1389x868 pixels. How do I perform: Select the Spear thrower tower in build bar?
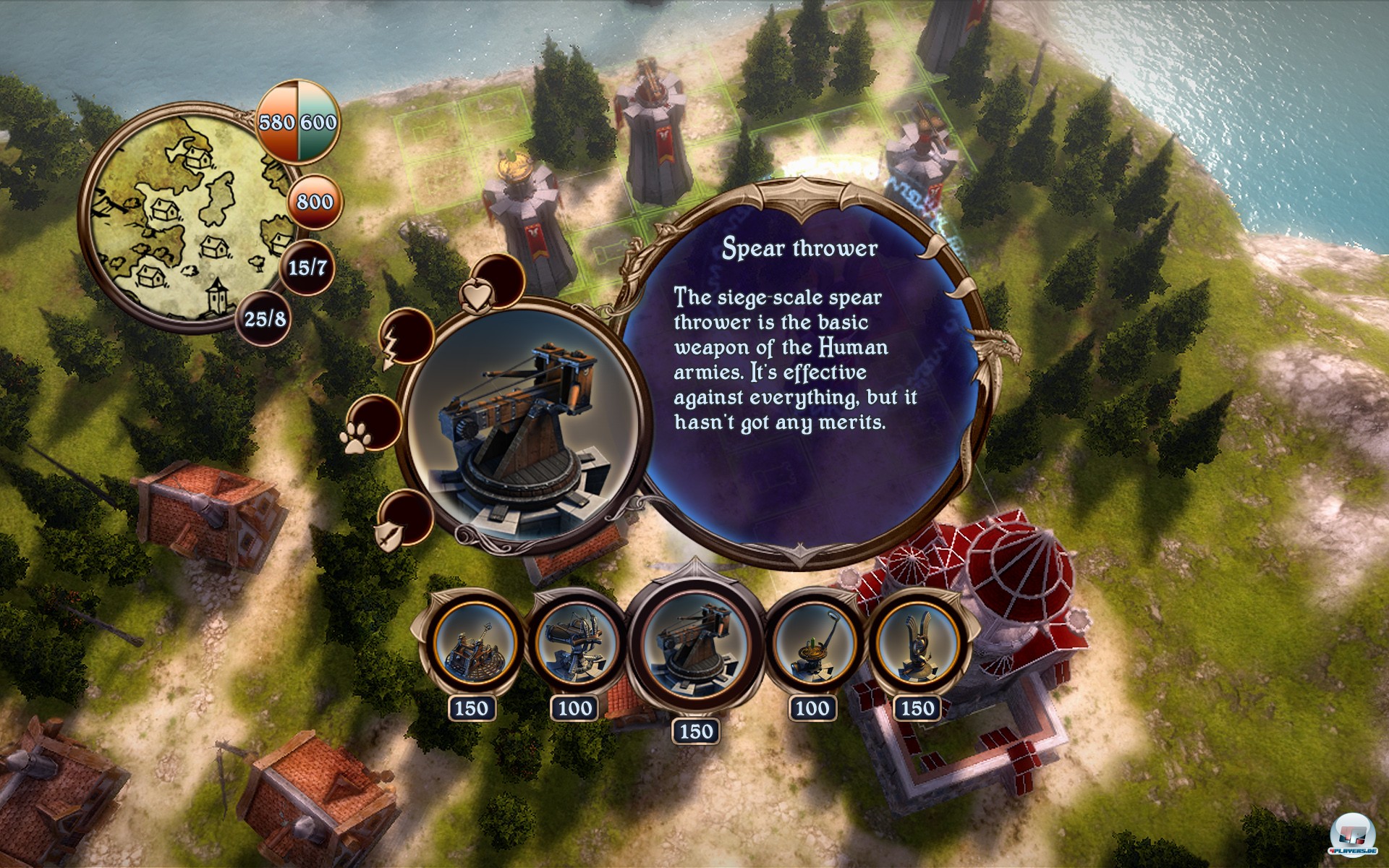click(695, 644)
